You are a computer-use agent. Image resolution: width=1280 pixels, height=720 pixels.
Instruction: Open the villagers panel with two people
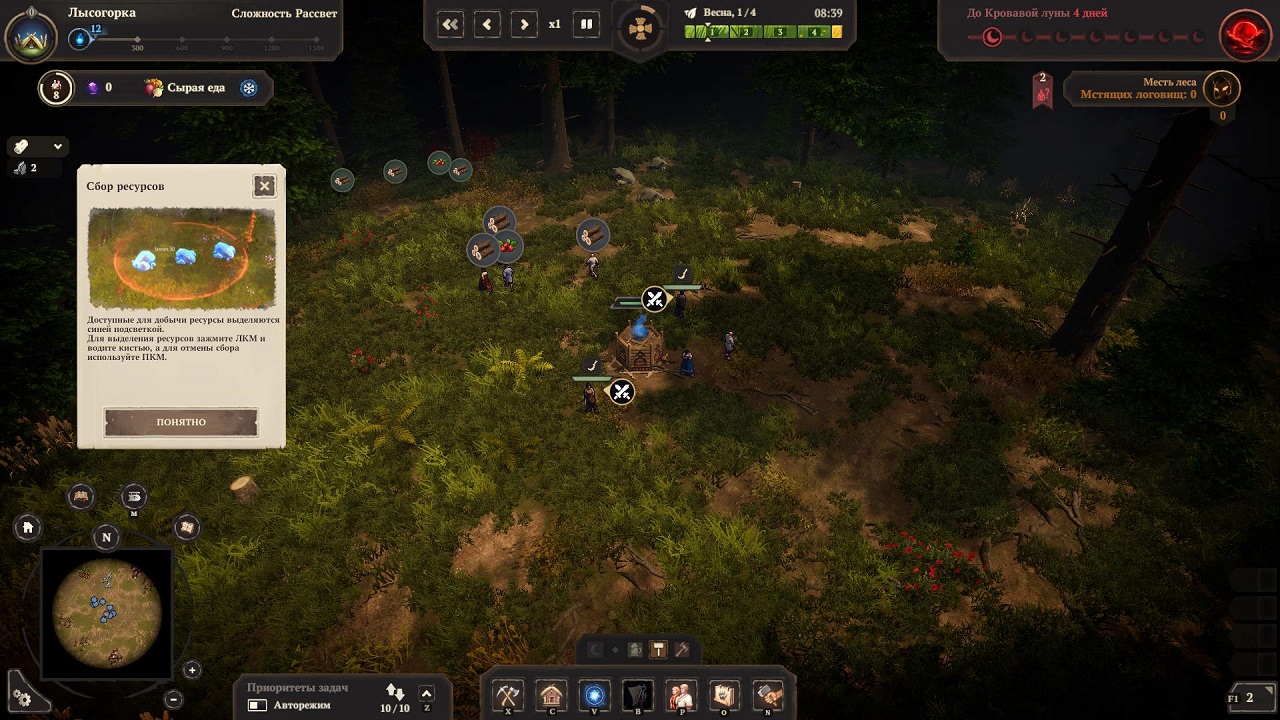pyautogui.click(x=681, y=695)
